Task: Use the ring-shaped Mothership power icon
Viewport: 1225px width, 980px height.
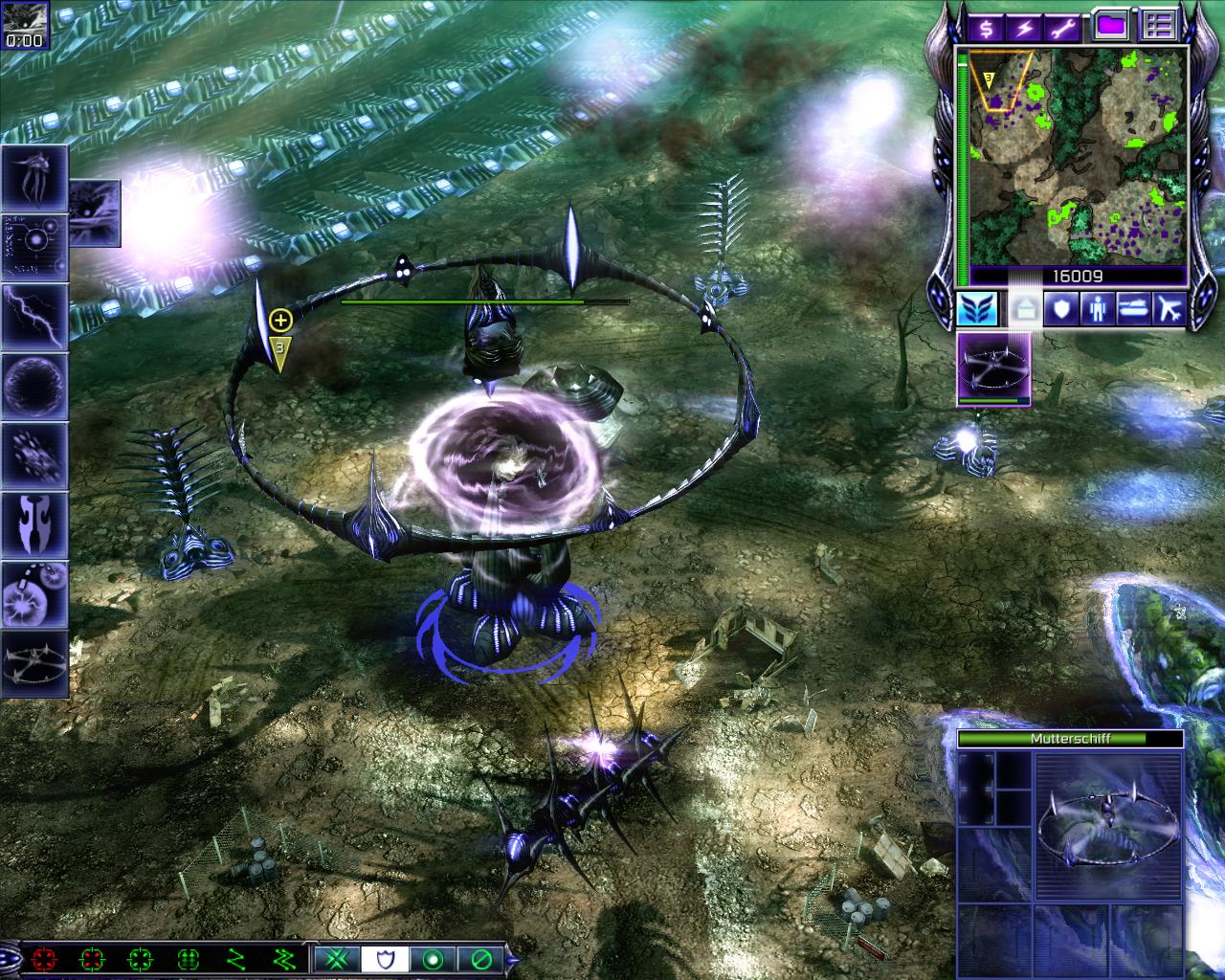Action: (34, 662)
